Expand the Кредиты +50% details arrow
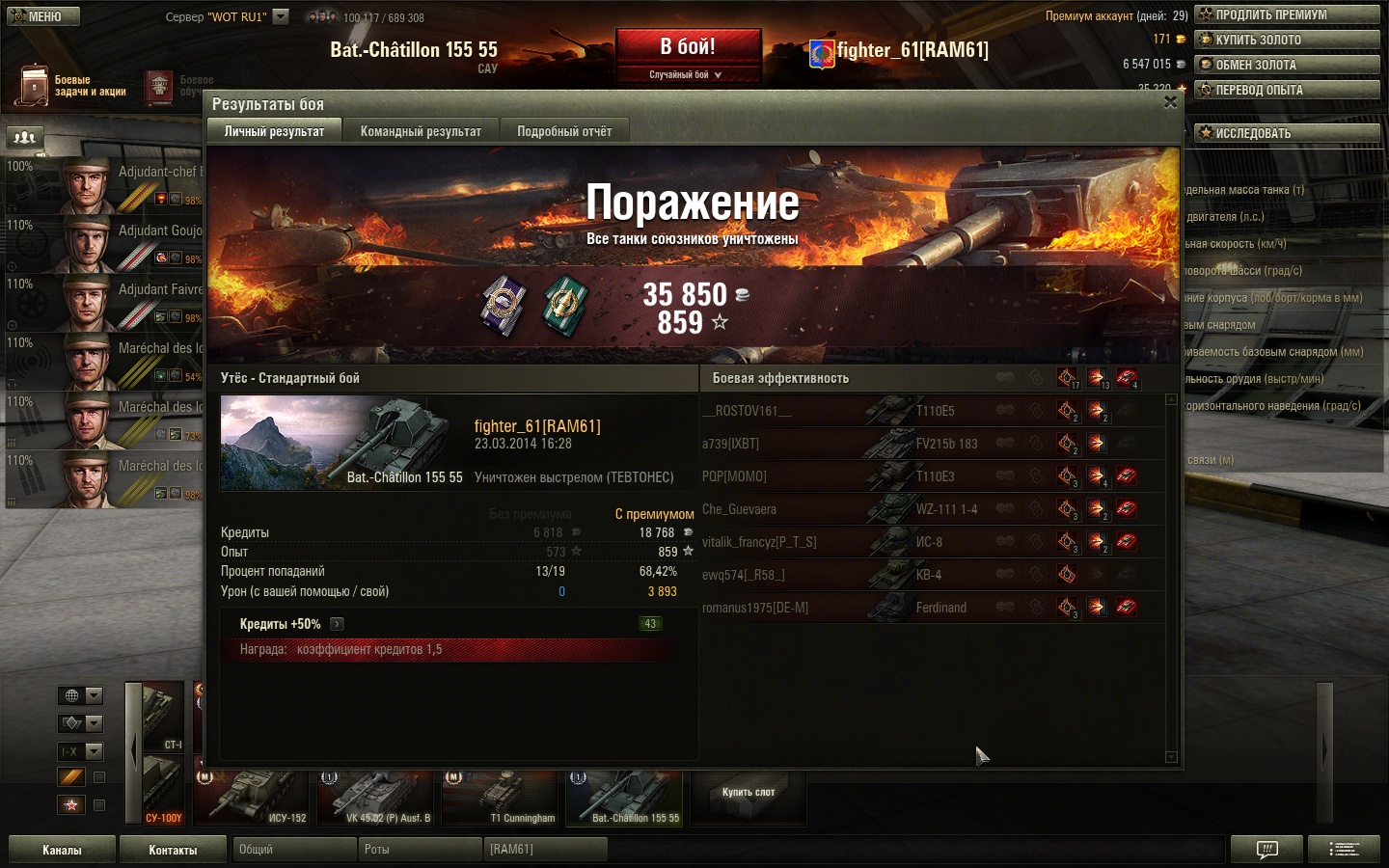1389x868 pixels. tap(337, 624)
